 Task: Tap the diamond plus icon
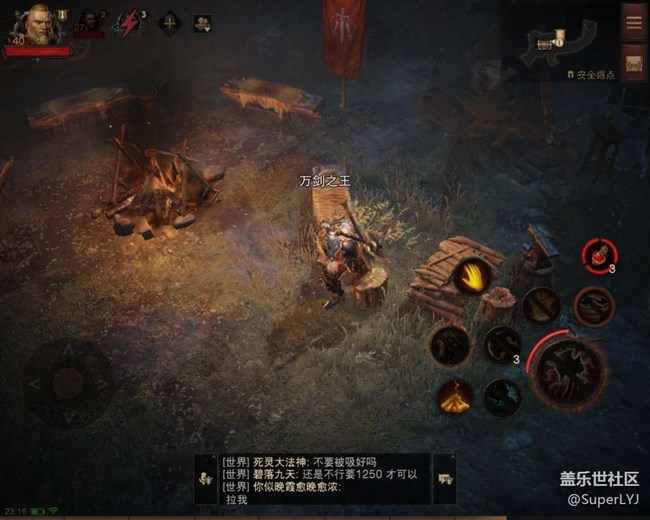[x=168, y=22]
